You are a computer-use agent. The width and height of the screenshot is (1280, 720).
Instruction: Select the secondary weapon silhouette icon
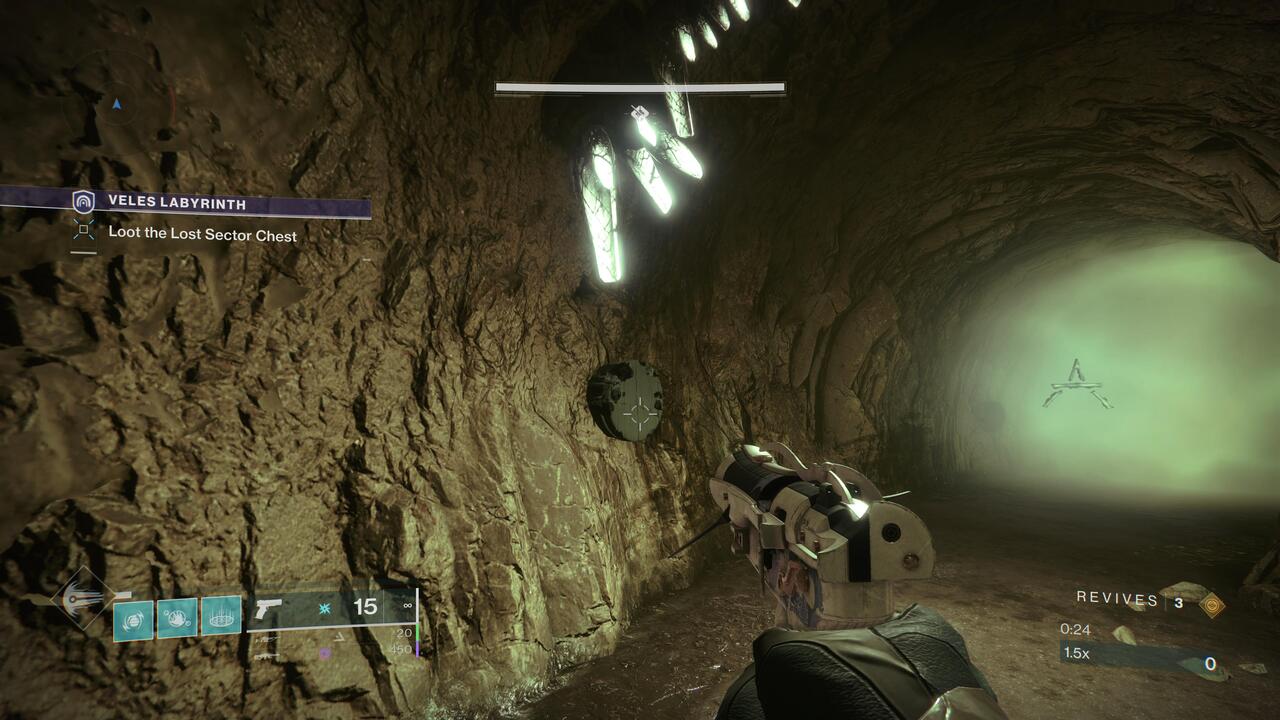268,639
